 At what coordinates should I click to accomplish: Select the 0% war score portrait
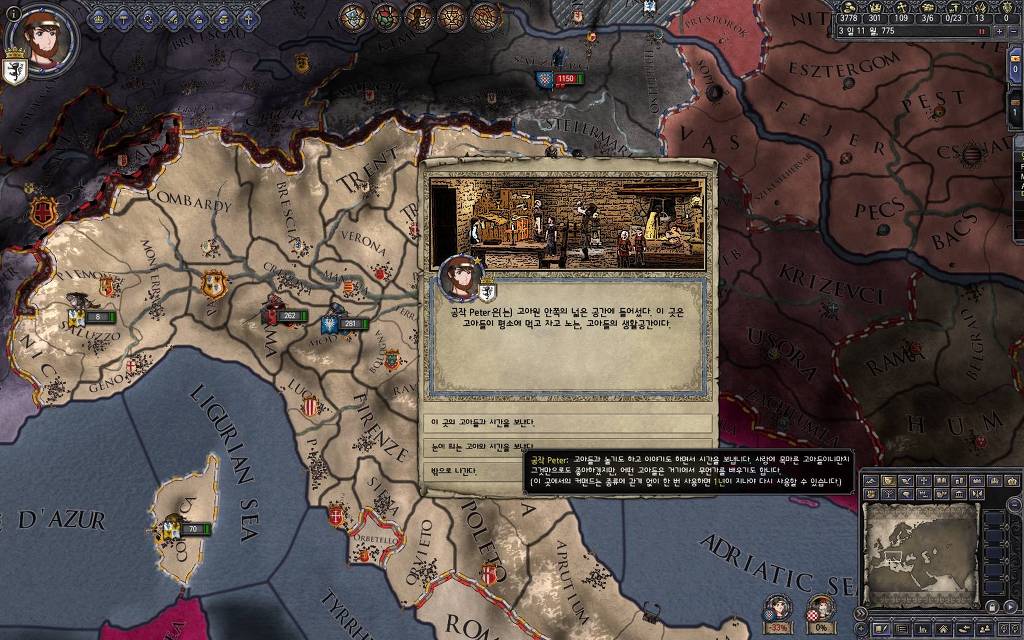(819, 608)
